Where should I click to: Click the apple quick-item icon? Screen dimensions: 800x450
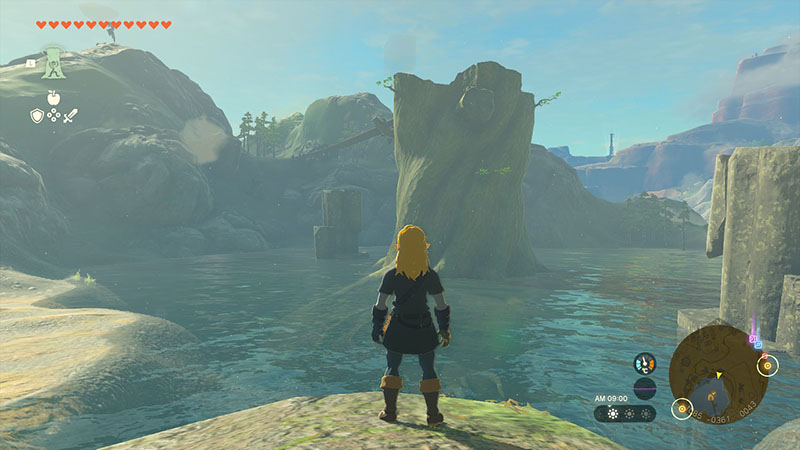(x=54, y=98)
